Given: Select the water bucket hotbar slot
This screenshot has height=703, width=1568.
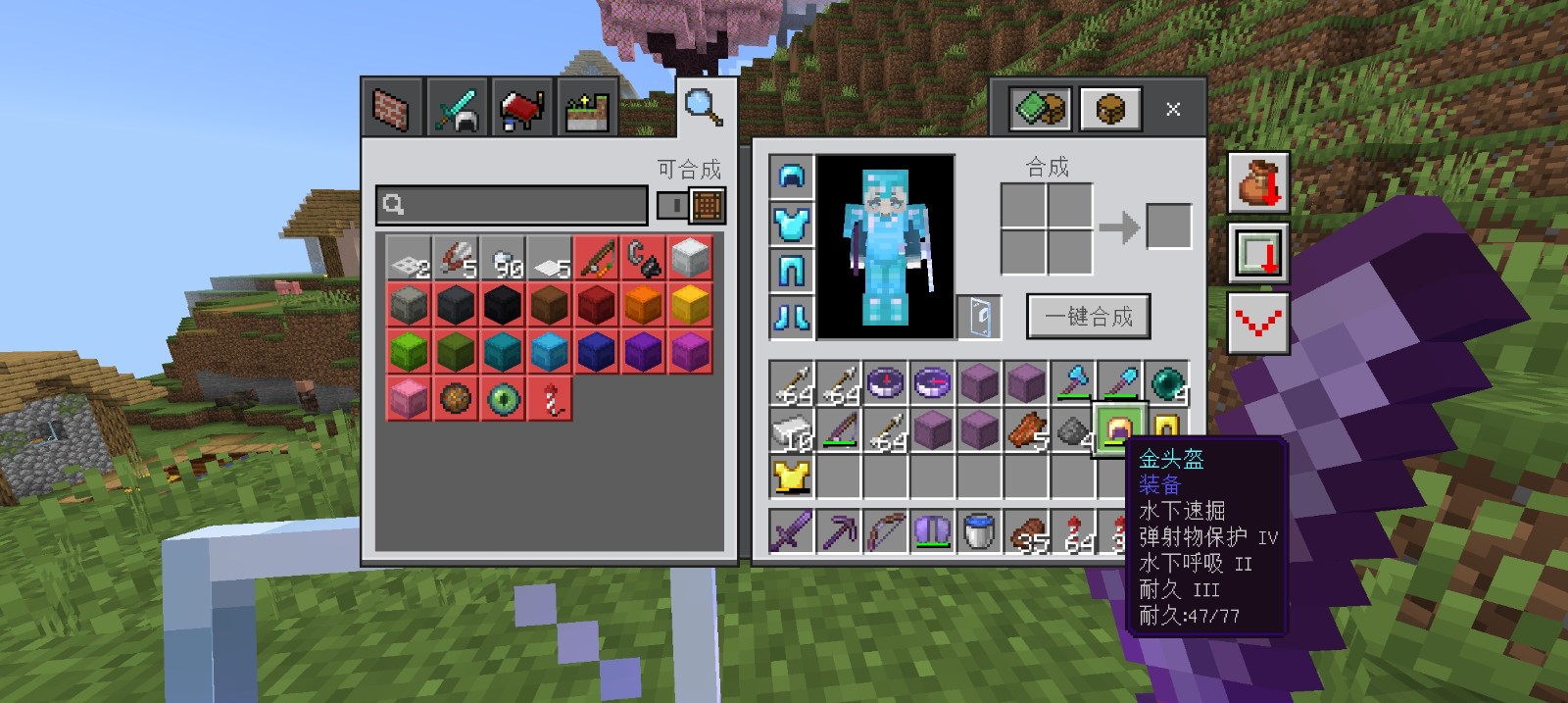Looking at the screenshot, I should [x=979, y=532].
